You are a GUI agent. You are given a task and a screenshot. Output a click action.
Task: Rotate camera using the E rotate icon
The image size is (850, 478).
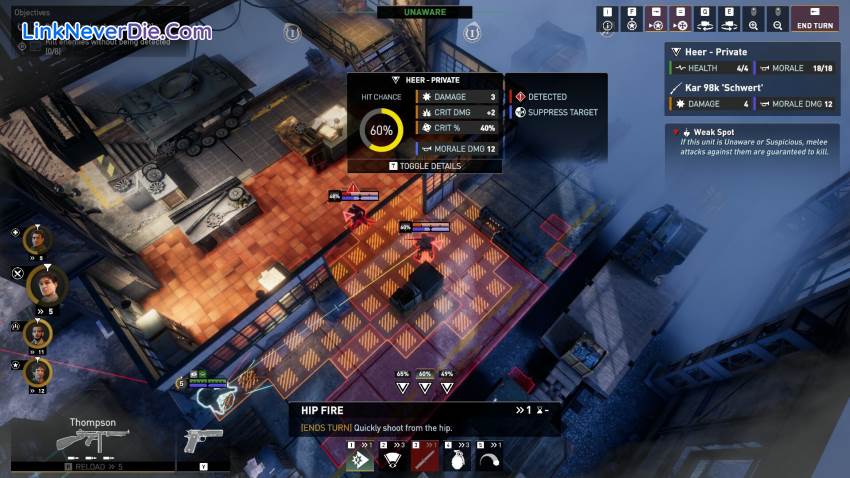coord(729,20)
